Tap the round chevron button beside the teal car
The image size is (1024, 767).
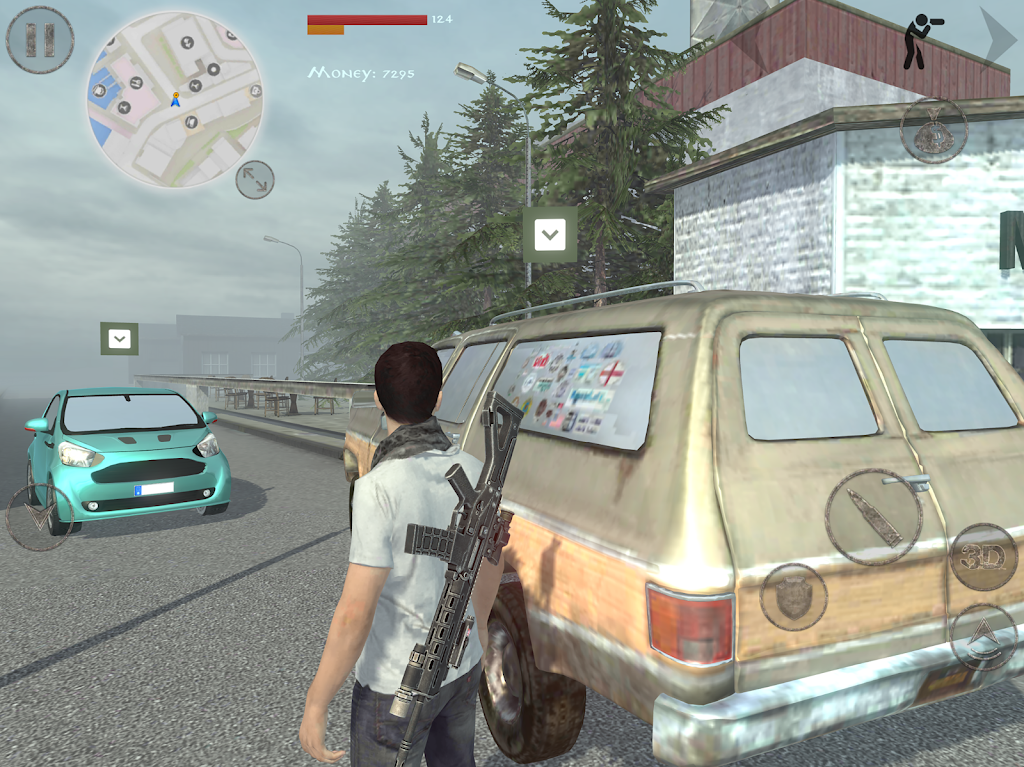pos(40,517)
